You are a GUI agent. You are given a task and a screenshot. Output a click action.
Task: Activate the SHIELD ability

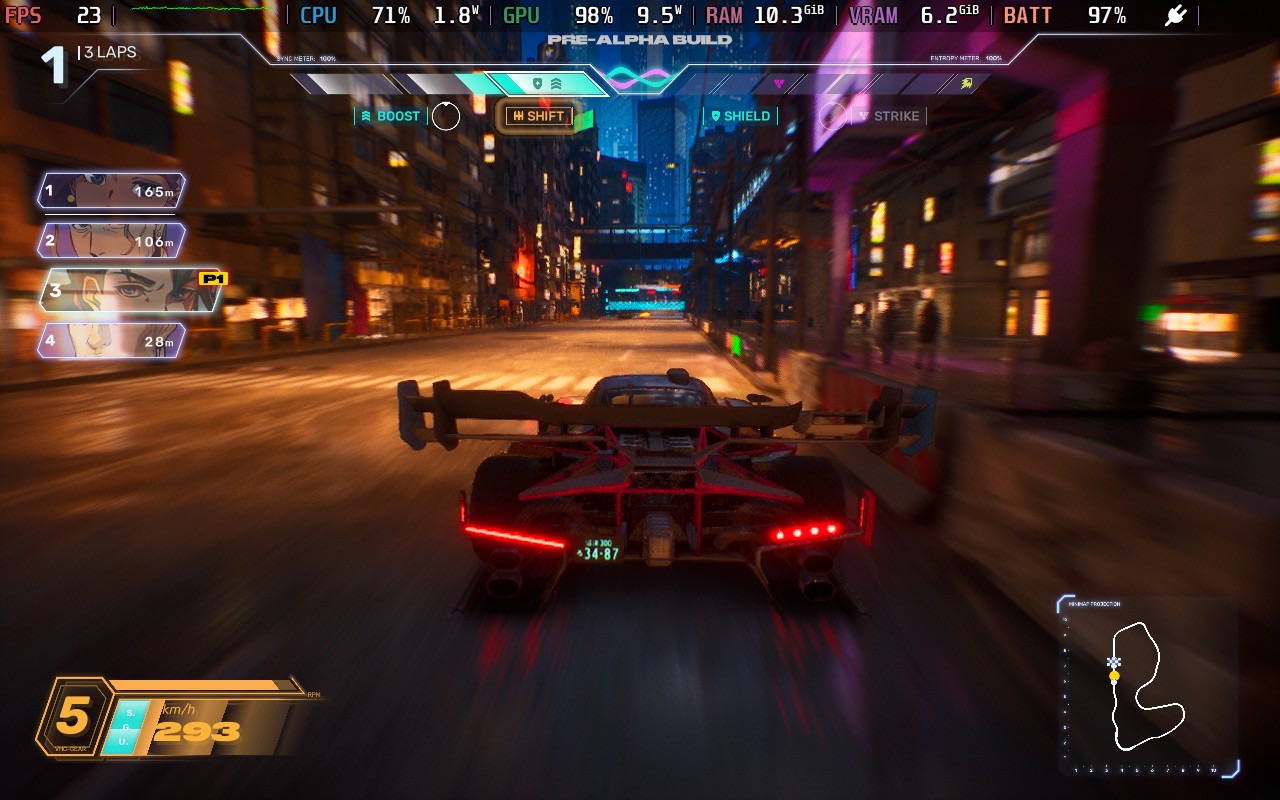pyautogui.click(x=740, y=116)
